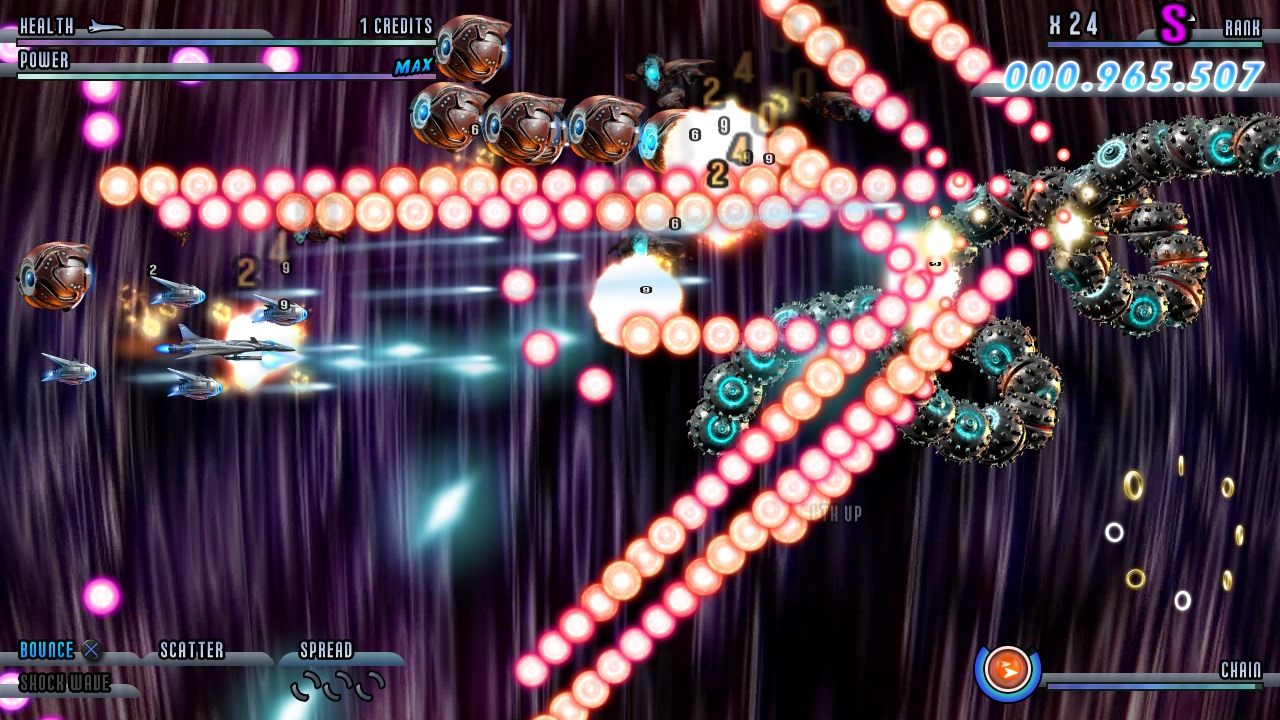Switch to the Scatter weapon

coord(192,651)
